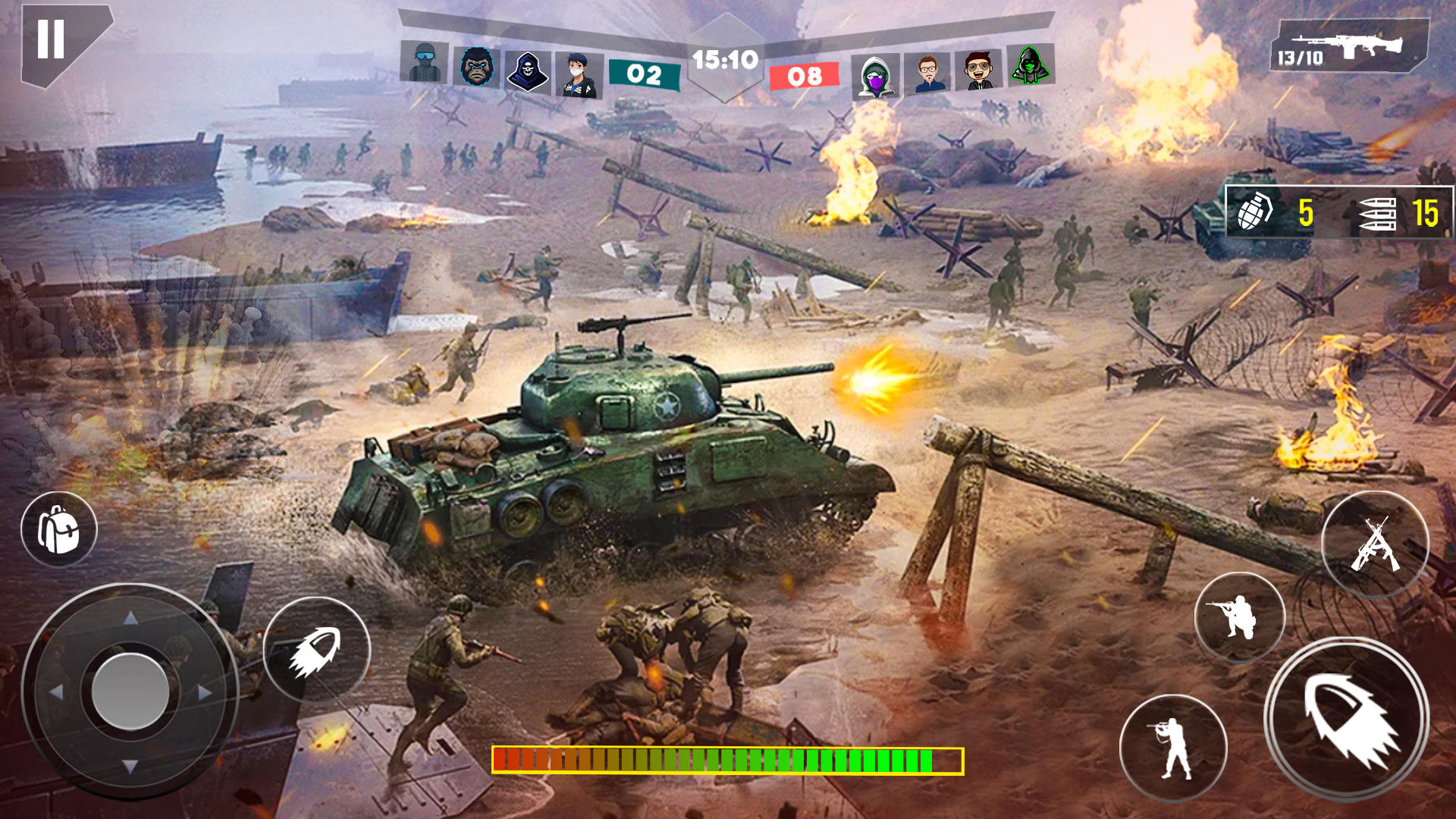Select the purple masked hooded avatar
Image resolution: width=1456 pixels, height=819 pixels.
[876, 77]
